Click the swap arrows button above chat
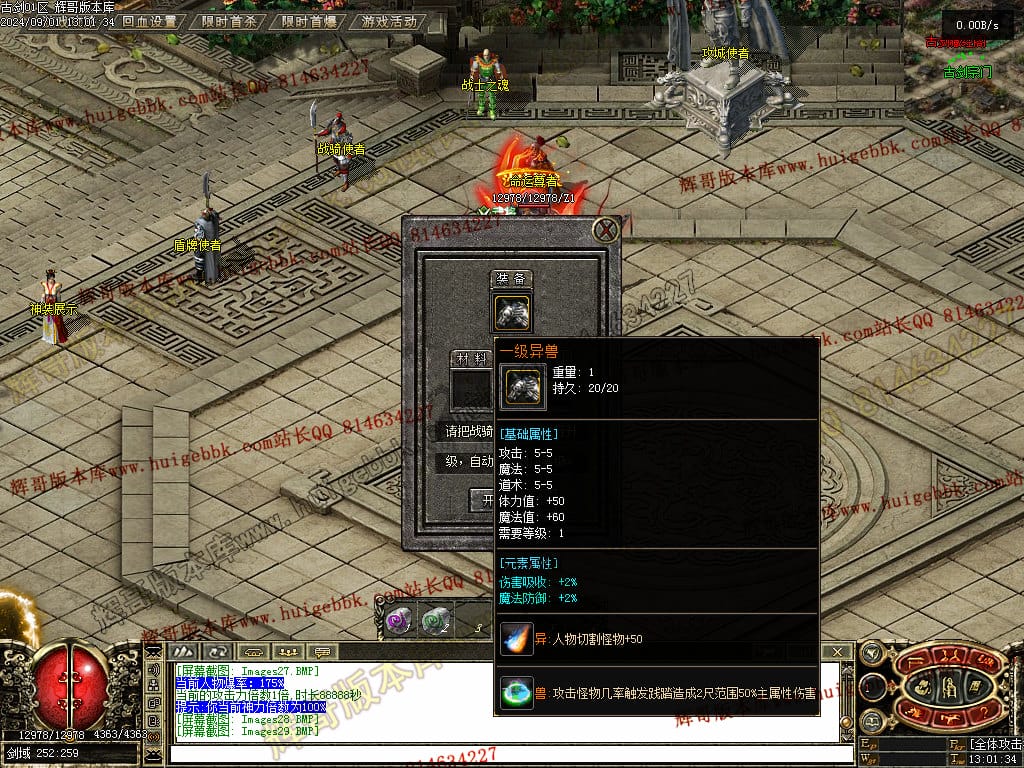 coord(217,652)
